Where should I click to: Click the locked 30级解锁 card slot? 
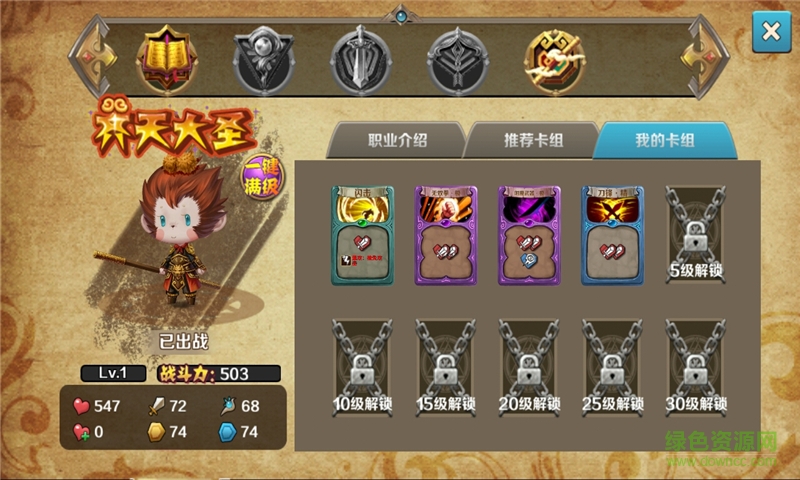pyautogui.click(x=696, y=367)
